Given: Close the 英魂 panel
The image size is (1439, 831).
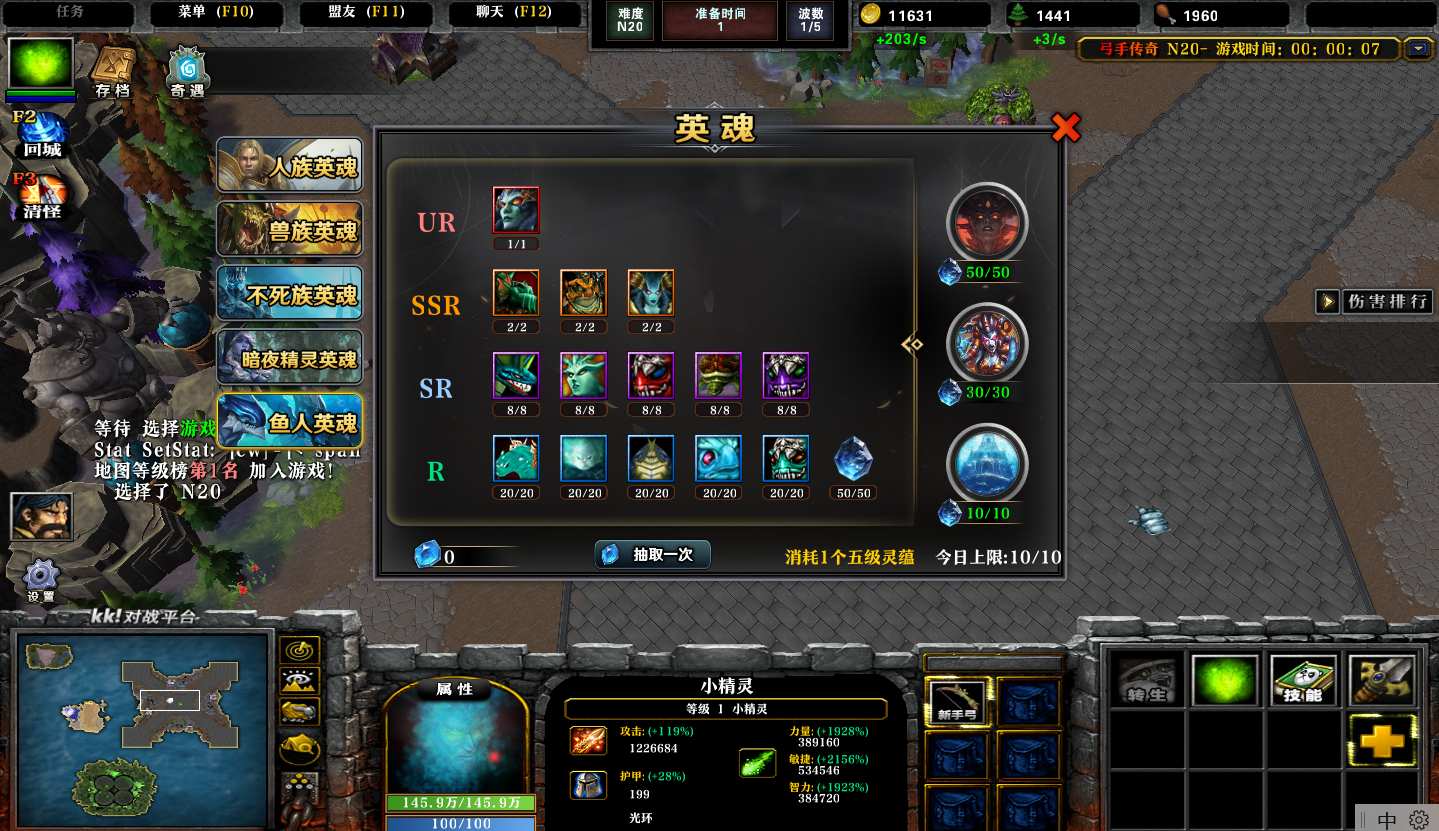Looking at the screenshot, I should tap(1066, 127).
